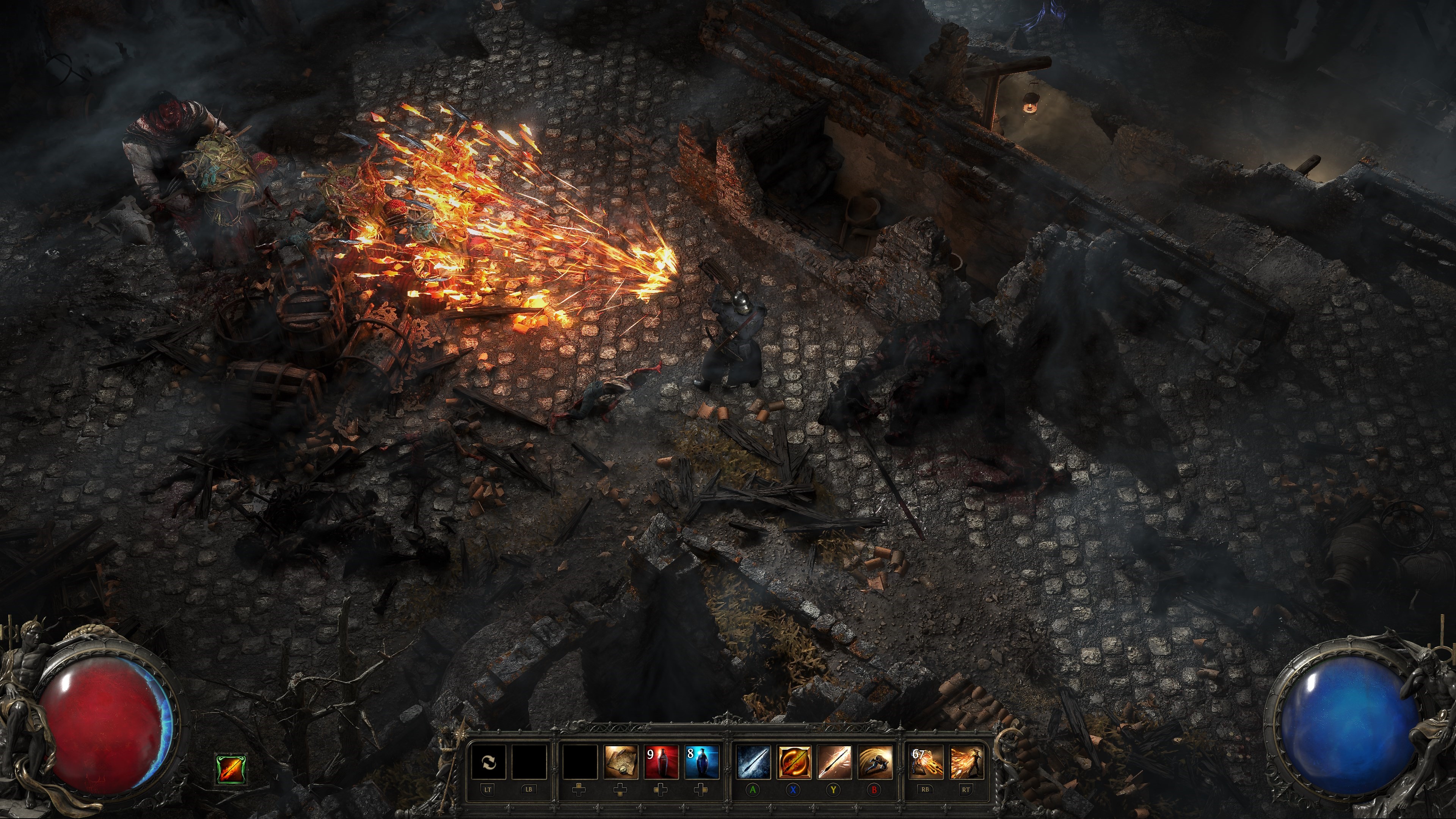Drink the red life flask
This screenshot has height=819, width=1456.
[x=661, y=763]
